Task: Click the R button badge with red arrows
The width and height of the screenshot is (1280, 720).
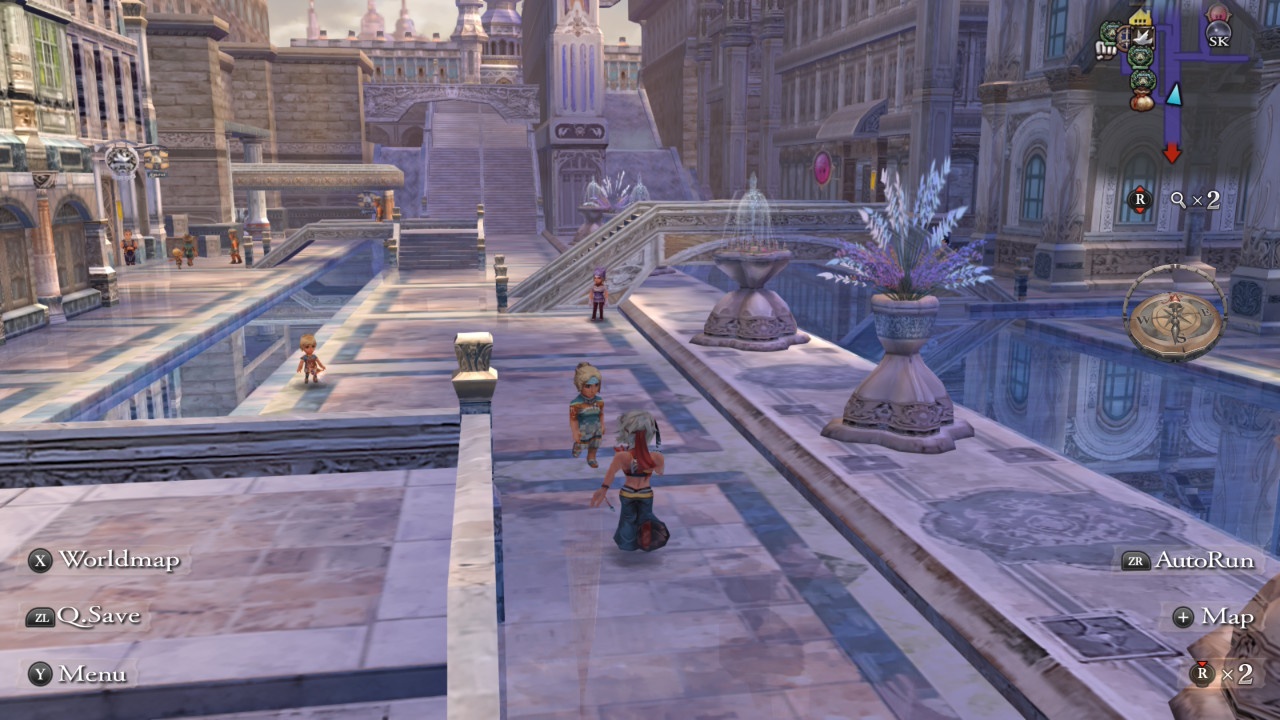Action: pos(1140,197)
